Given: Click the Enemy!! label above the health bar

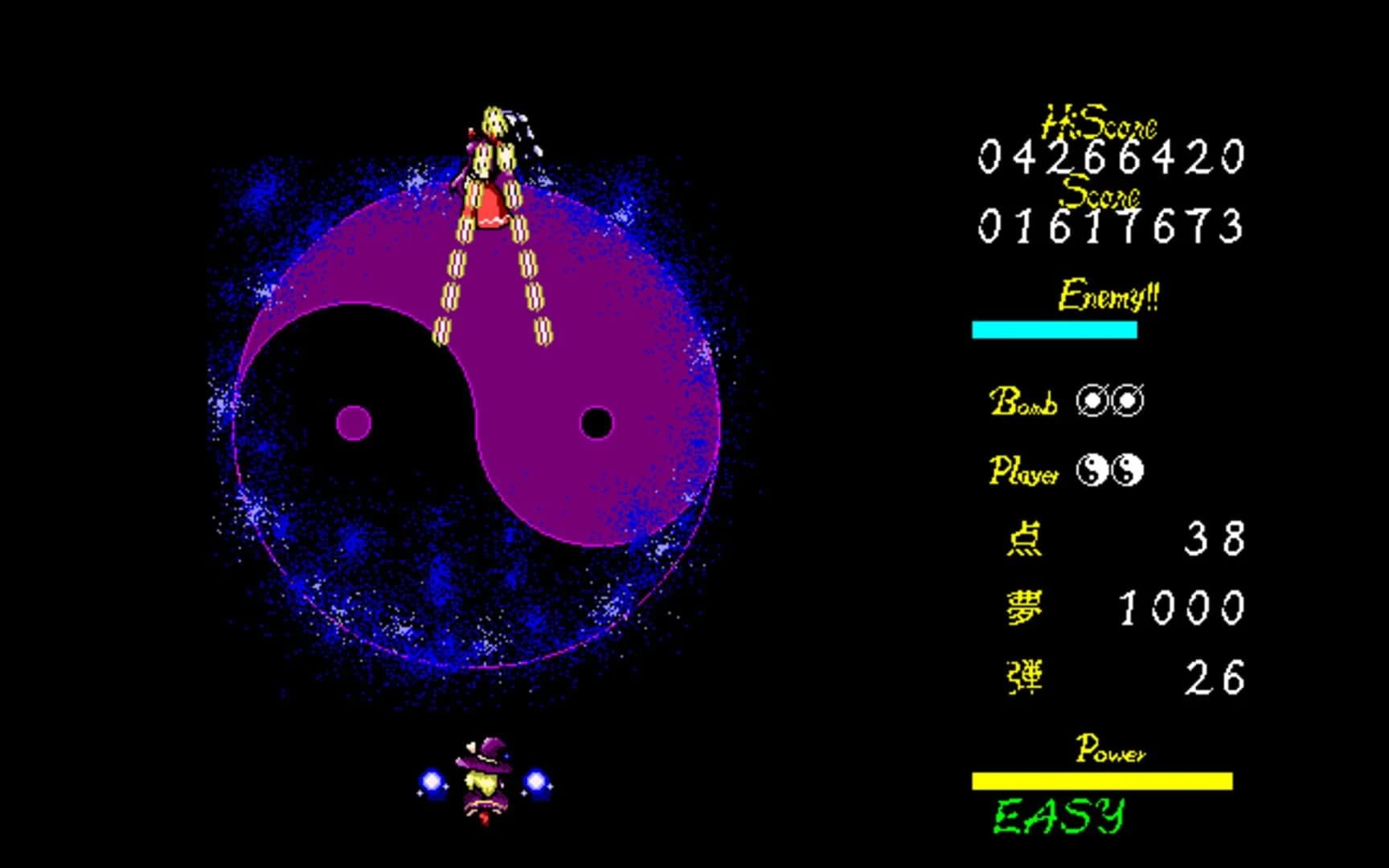Looking at the screenshot, I should 1108,295.
